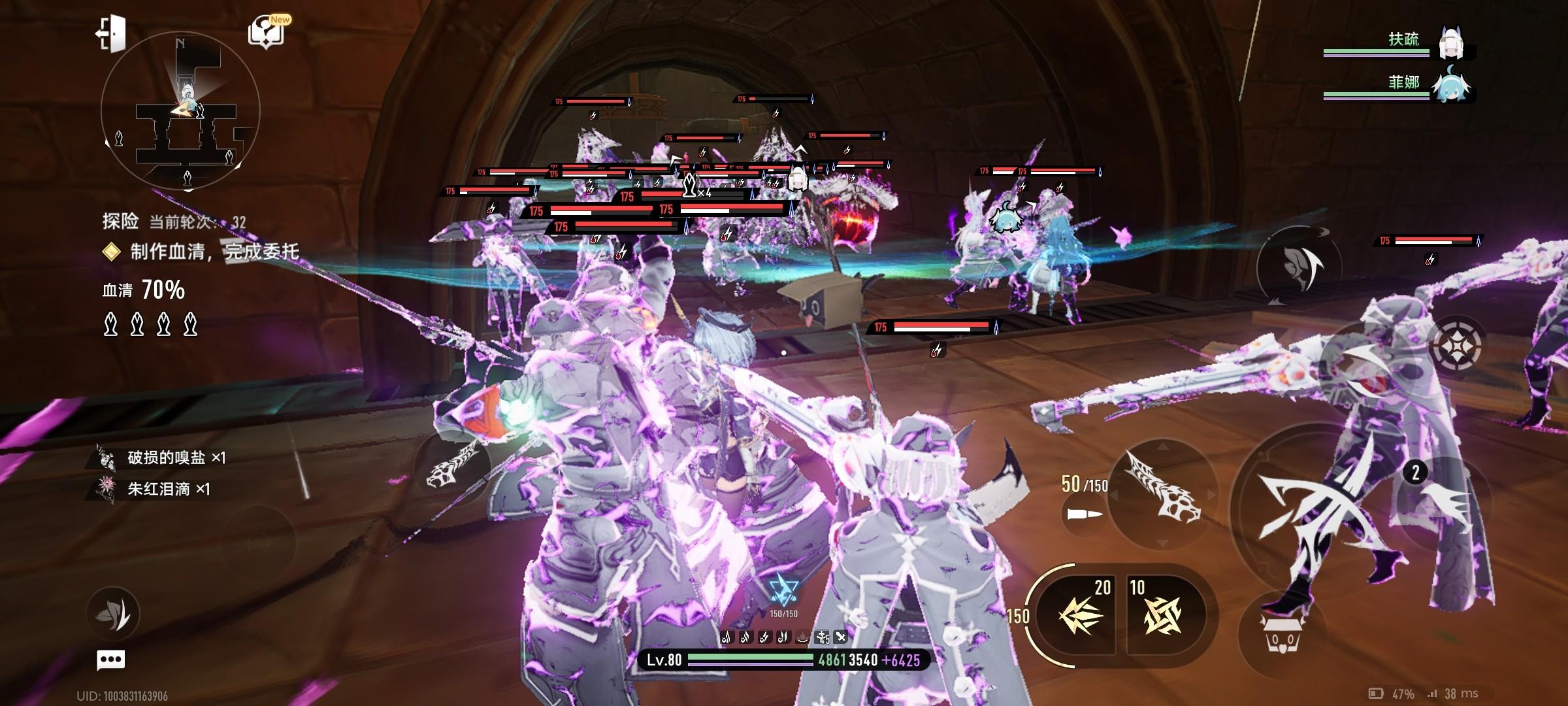Tap the leaf button above the chat icon

(113, 613)
